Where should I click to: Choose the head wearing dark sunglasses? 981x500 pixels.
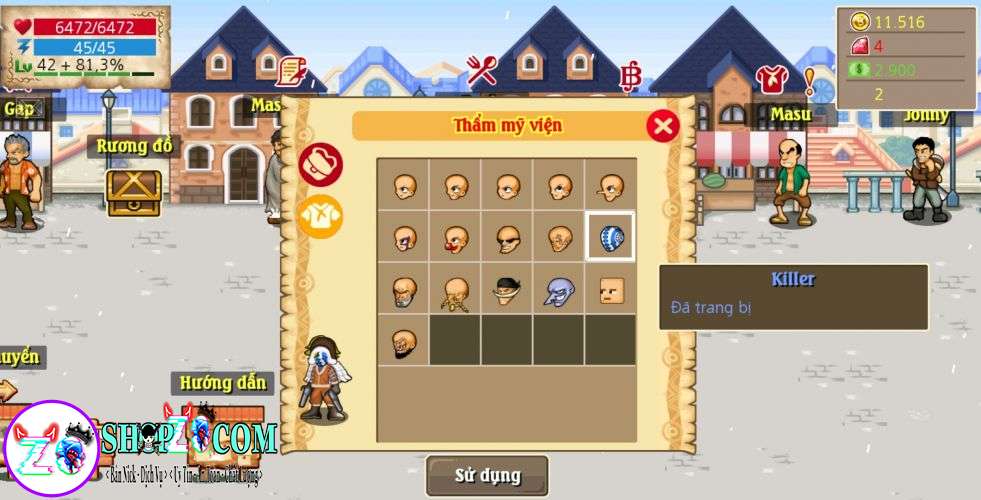coord(506,237)
